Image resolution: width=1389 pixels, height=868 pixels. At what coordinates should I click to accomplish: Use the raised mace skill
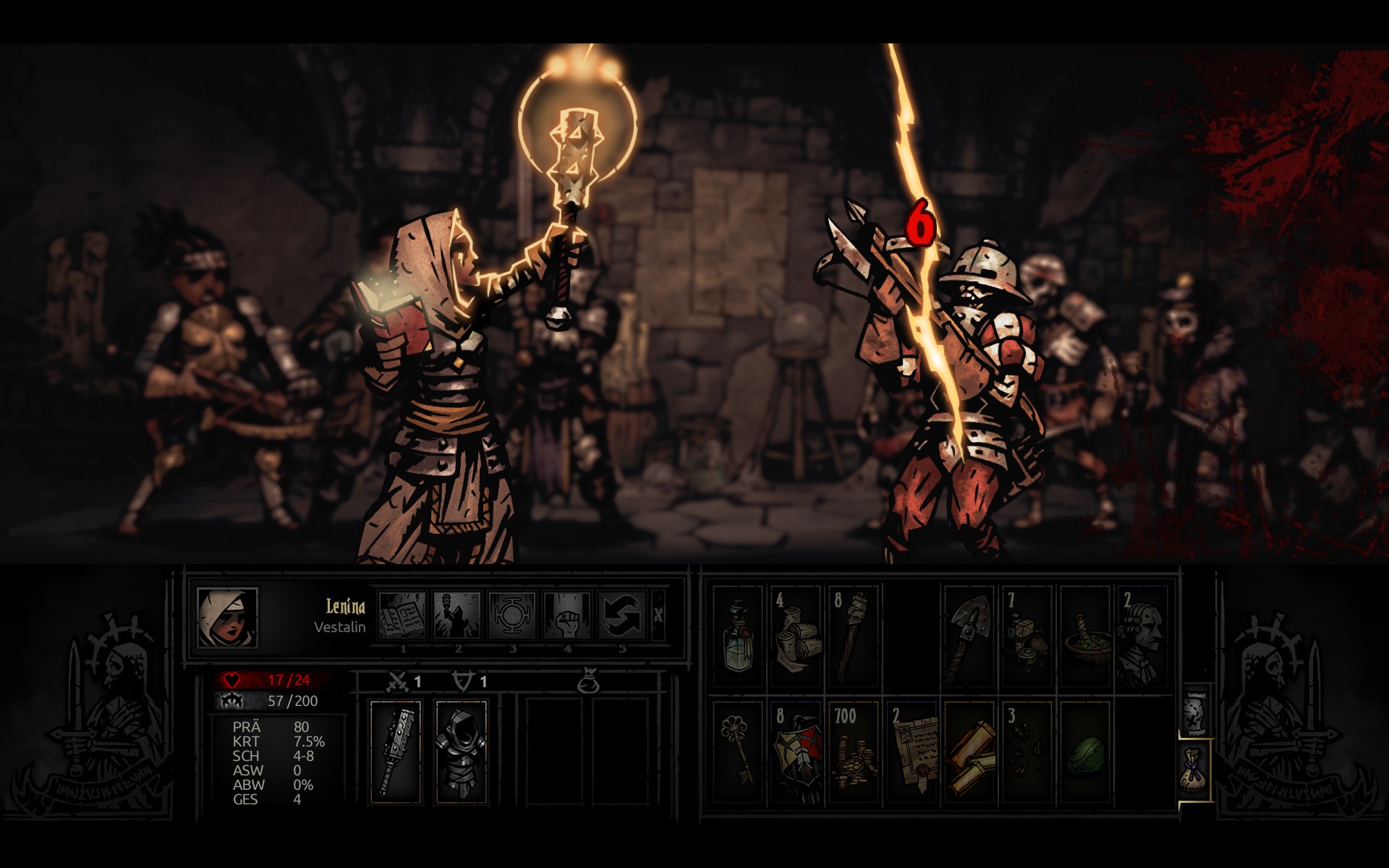[458, 616]
